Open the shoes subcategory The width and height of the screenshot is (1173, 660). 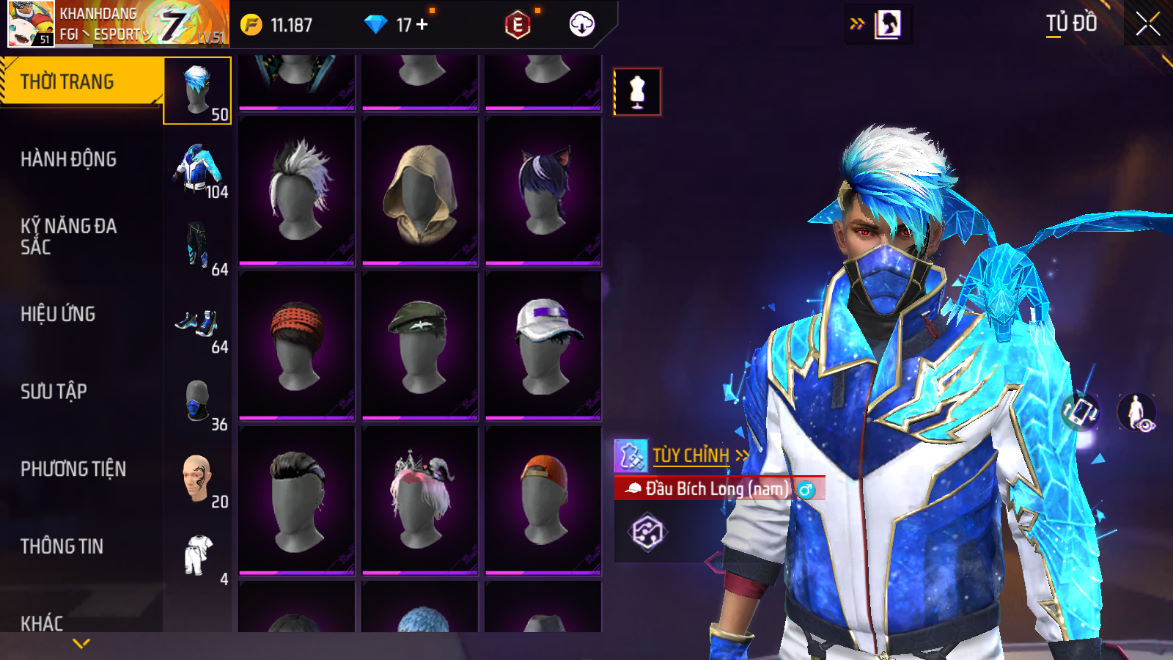198,324
